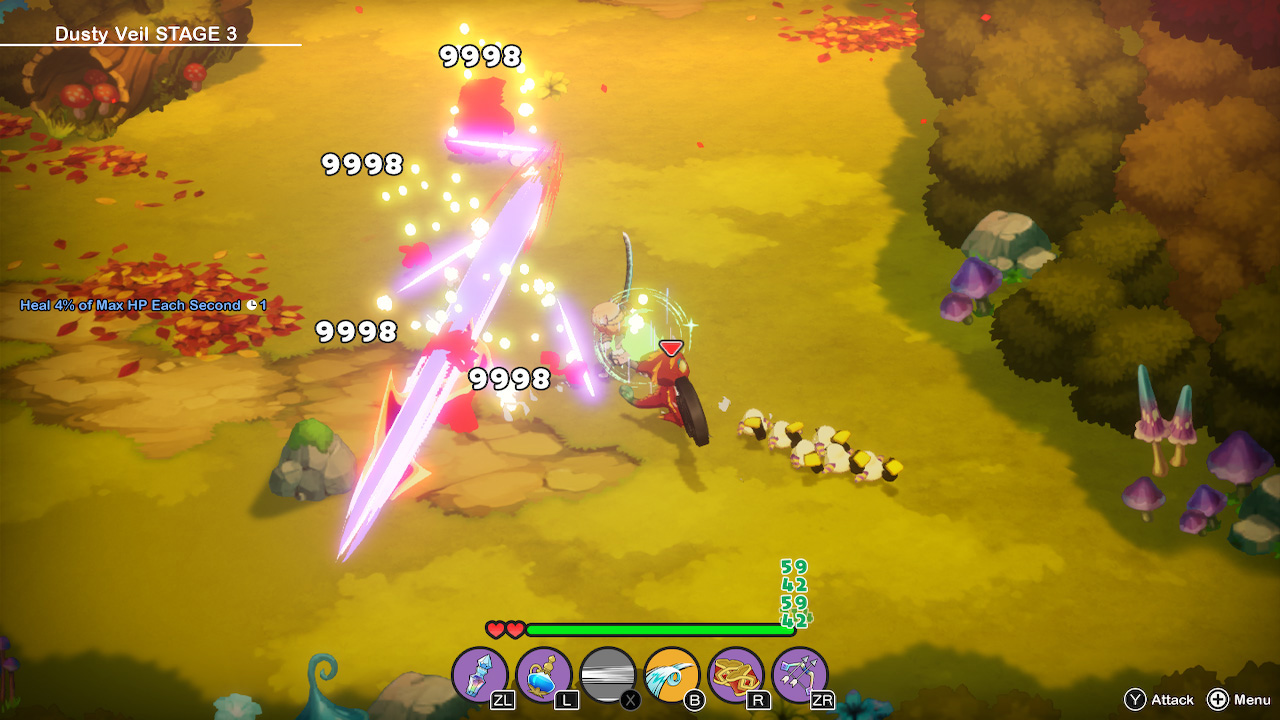Click the Heal 4% of Max HP buff text
The width and height of the screenshot is (1280, 720).
point(119,305)
